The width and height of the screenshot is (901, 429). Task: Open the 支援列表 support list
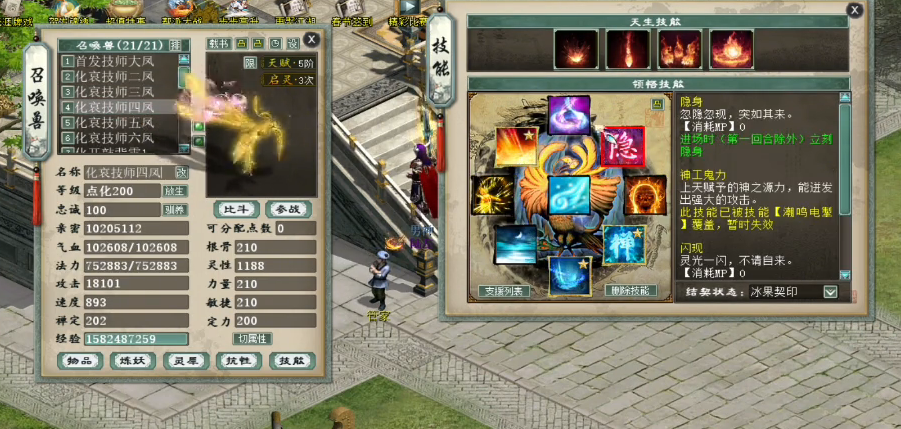coord(502,291)
